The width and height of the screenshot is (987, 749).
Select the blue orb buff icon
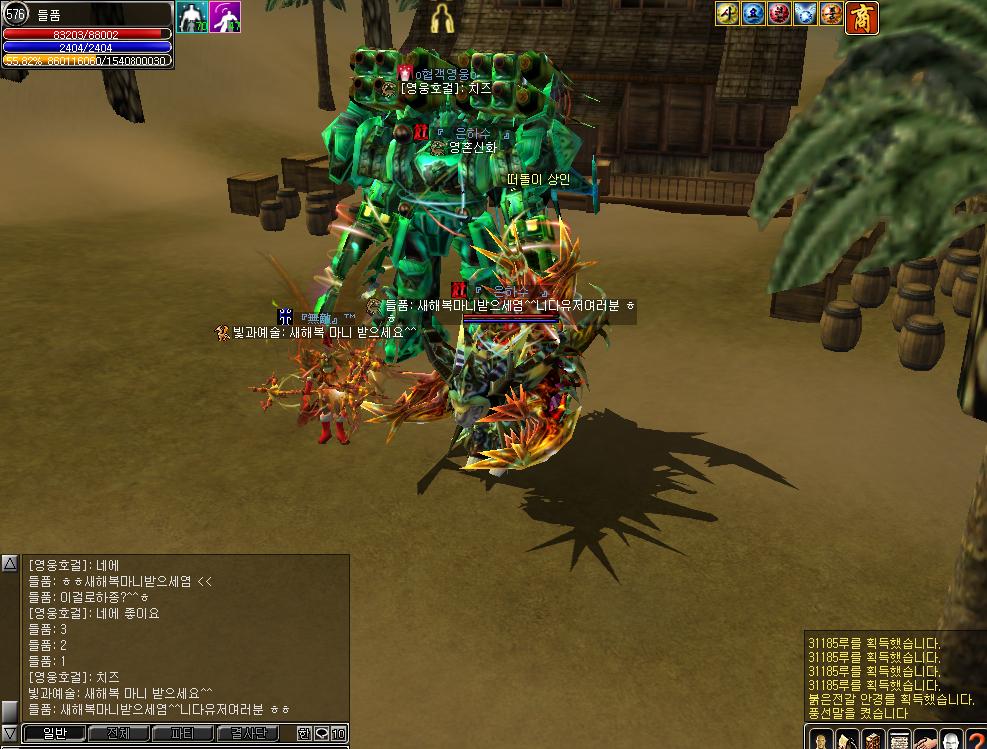(753, 14)
